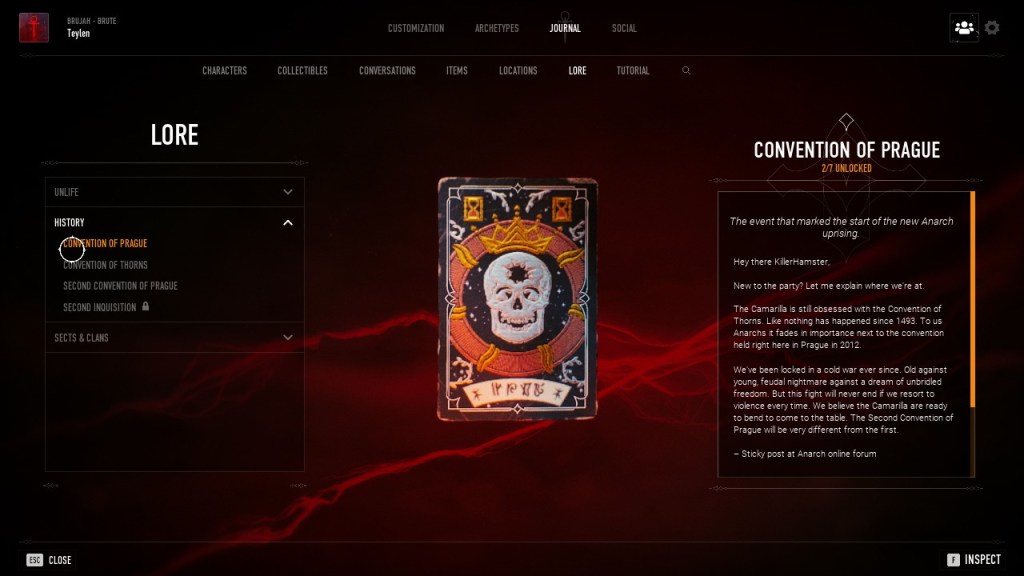Select the Journal tab
The height and width of the screenshot is (576, 1024).
[565, 28]
